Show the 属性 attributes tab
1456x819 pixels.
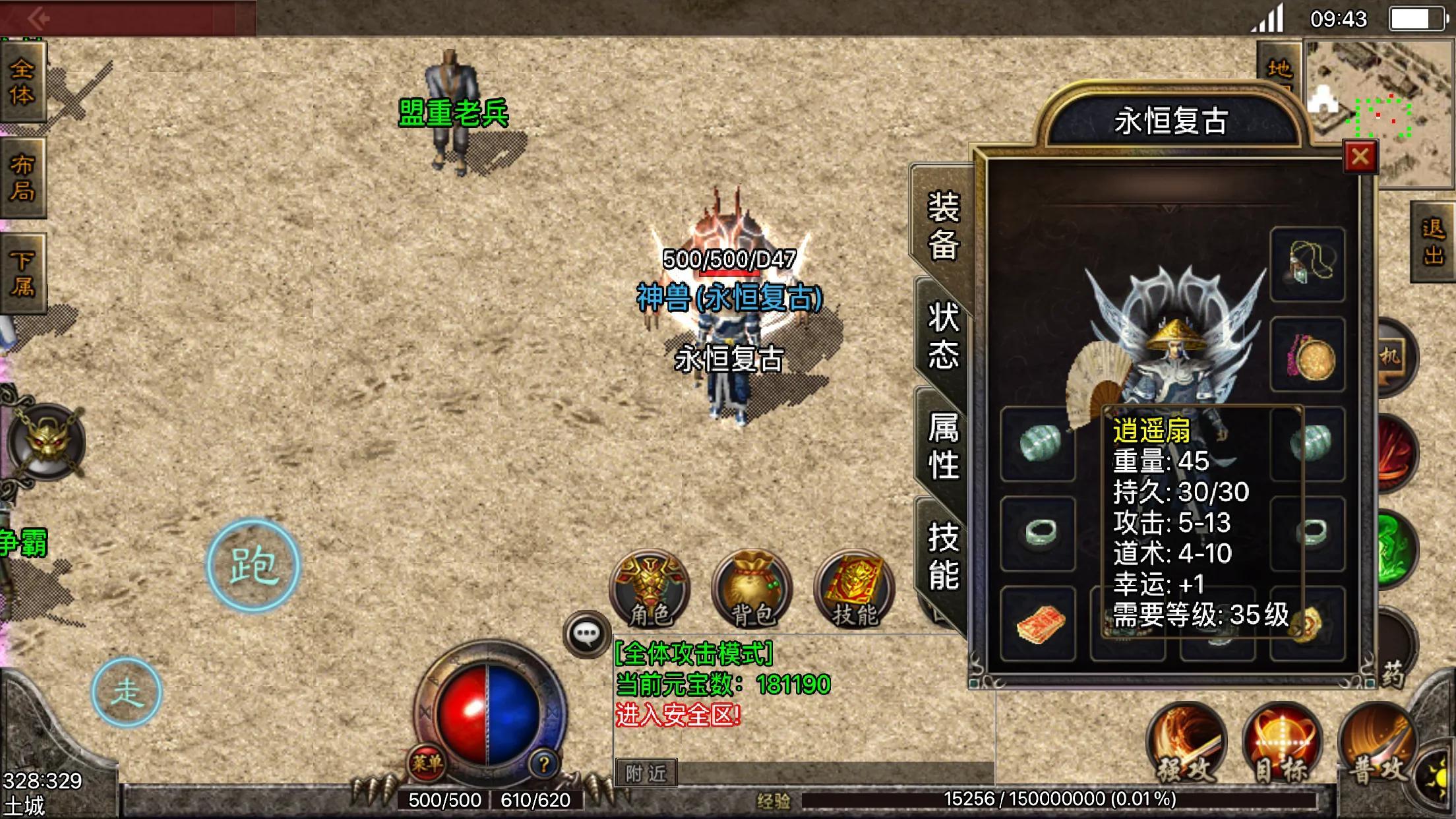click(943, 446)
